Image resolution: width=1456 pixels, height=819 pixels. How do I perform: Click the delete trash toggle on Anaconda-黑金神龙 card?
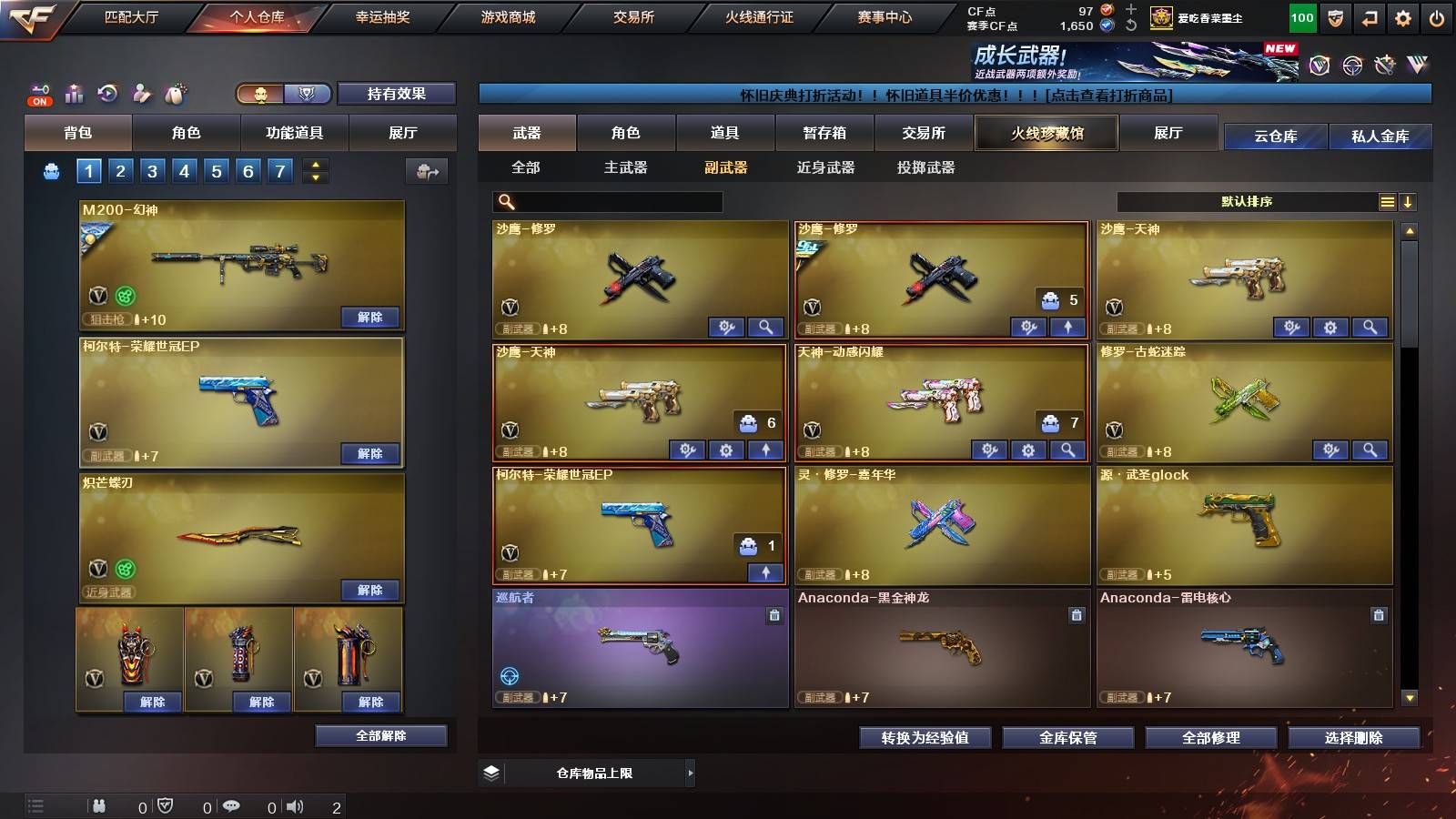1075,614
